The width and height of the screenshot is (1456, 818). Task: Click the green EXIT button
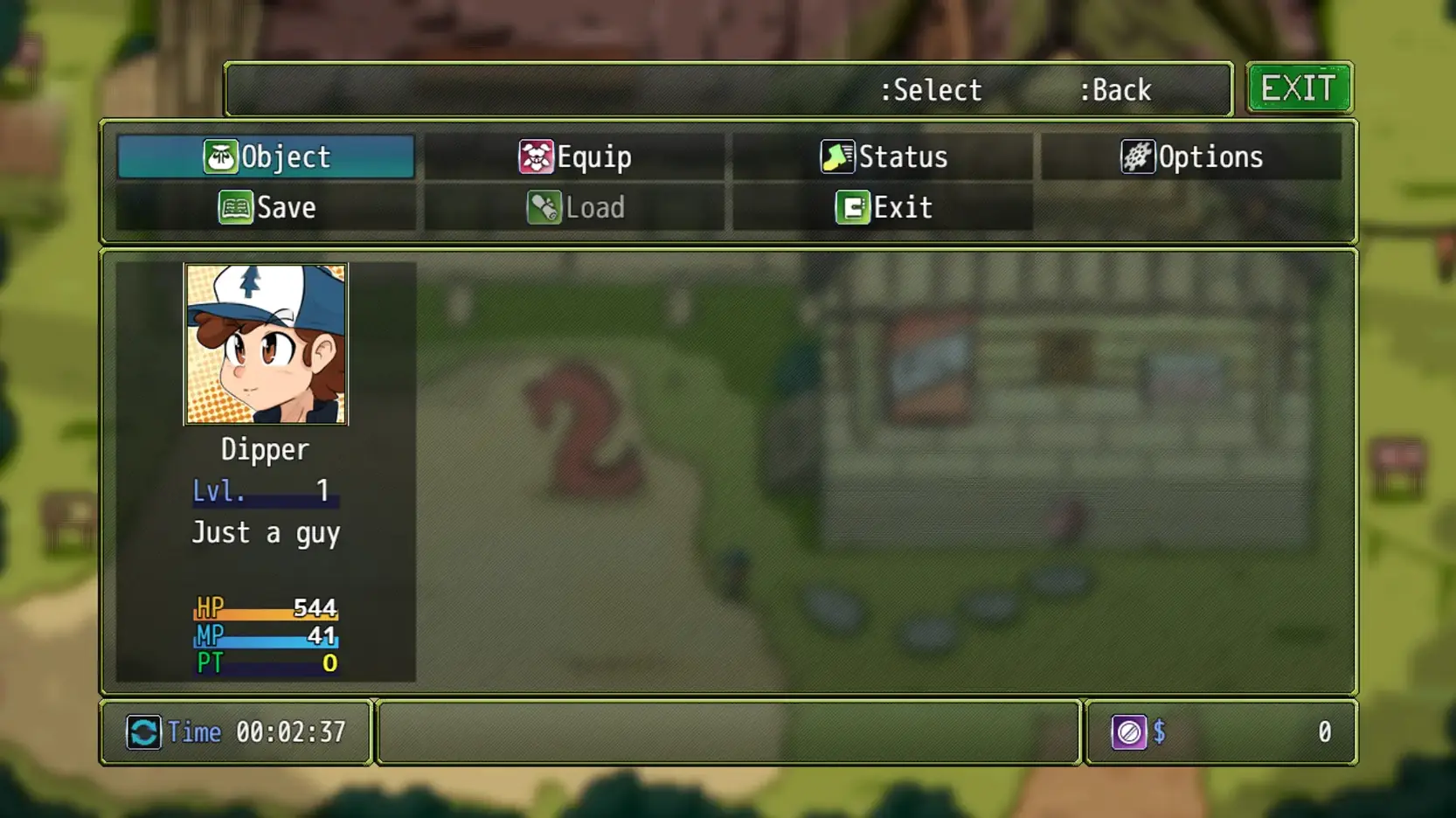(x=1300, y=87)
